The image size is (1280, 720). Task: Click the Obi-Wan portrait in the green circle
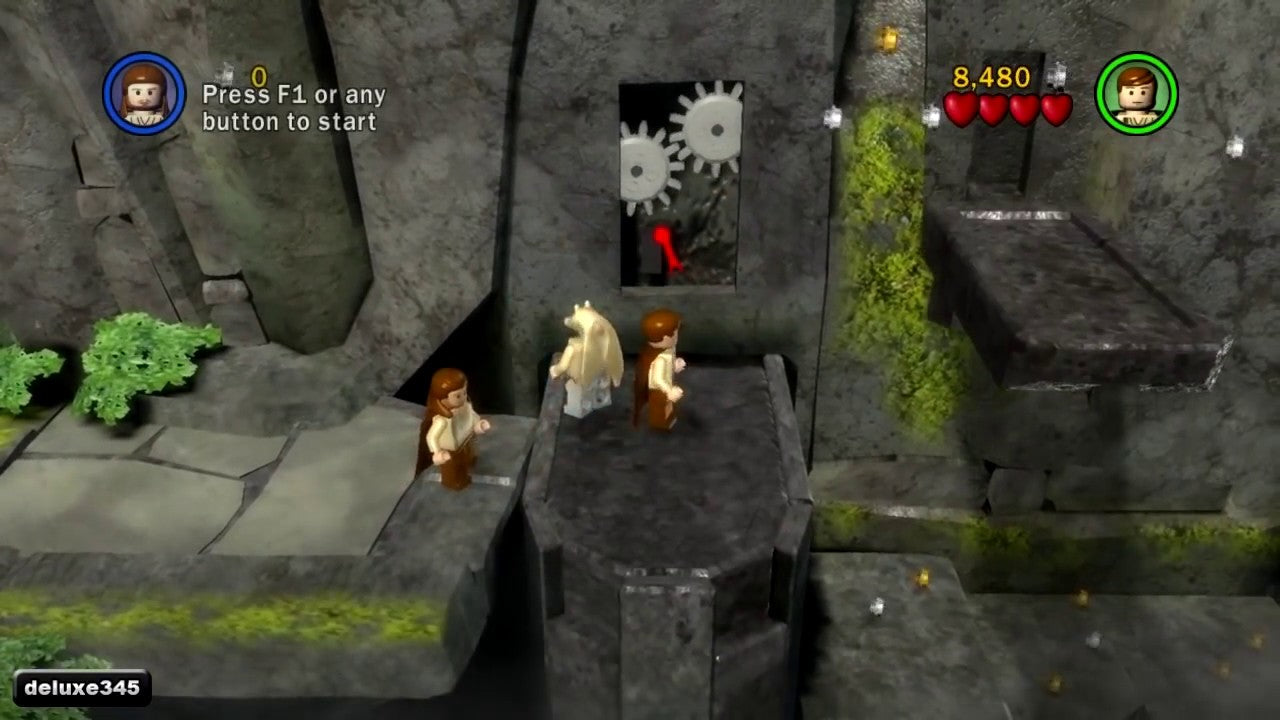(1135, 92)
